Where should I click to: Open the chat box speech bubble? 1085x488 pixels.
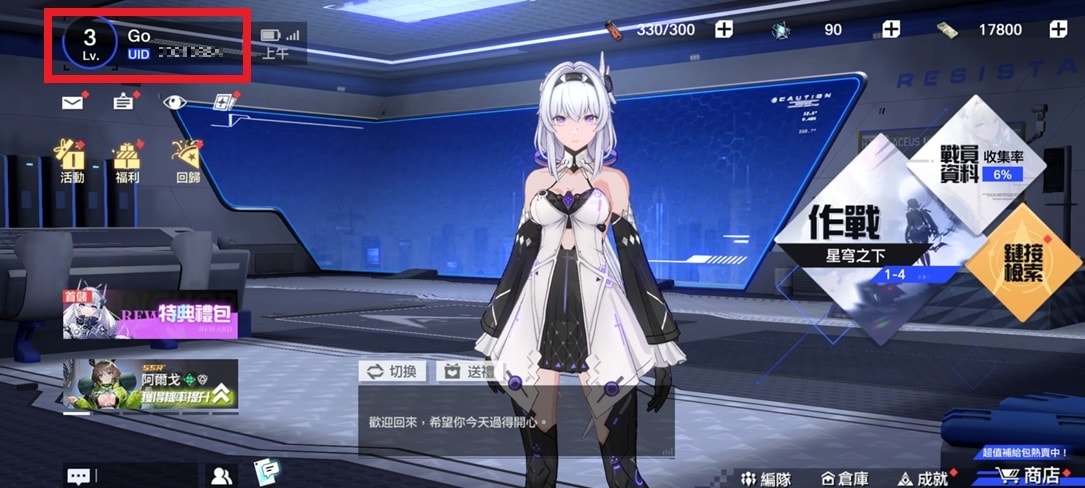click(78, 476)
